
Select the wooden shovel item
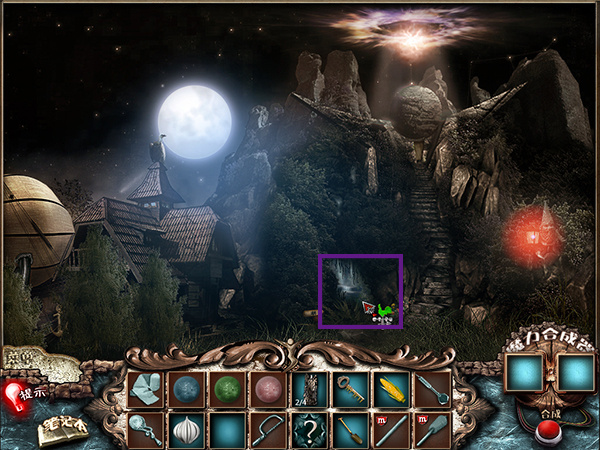(350, 430)
